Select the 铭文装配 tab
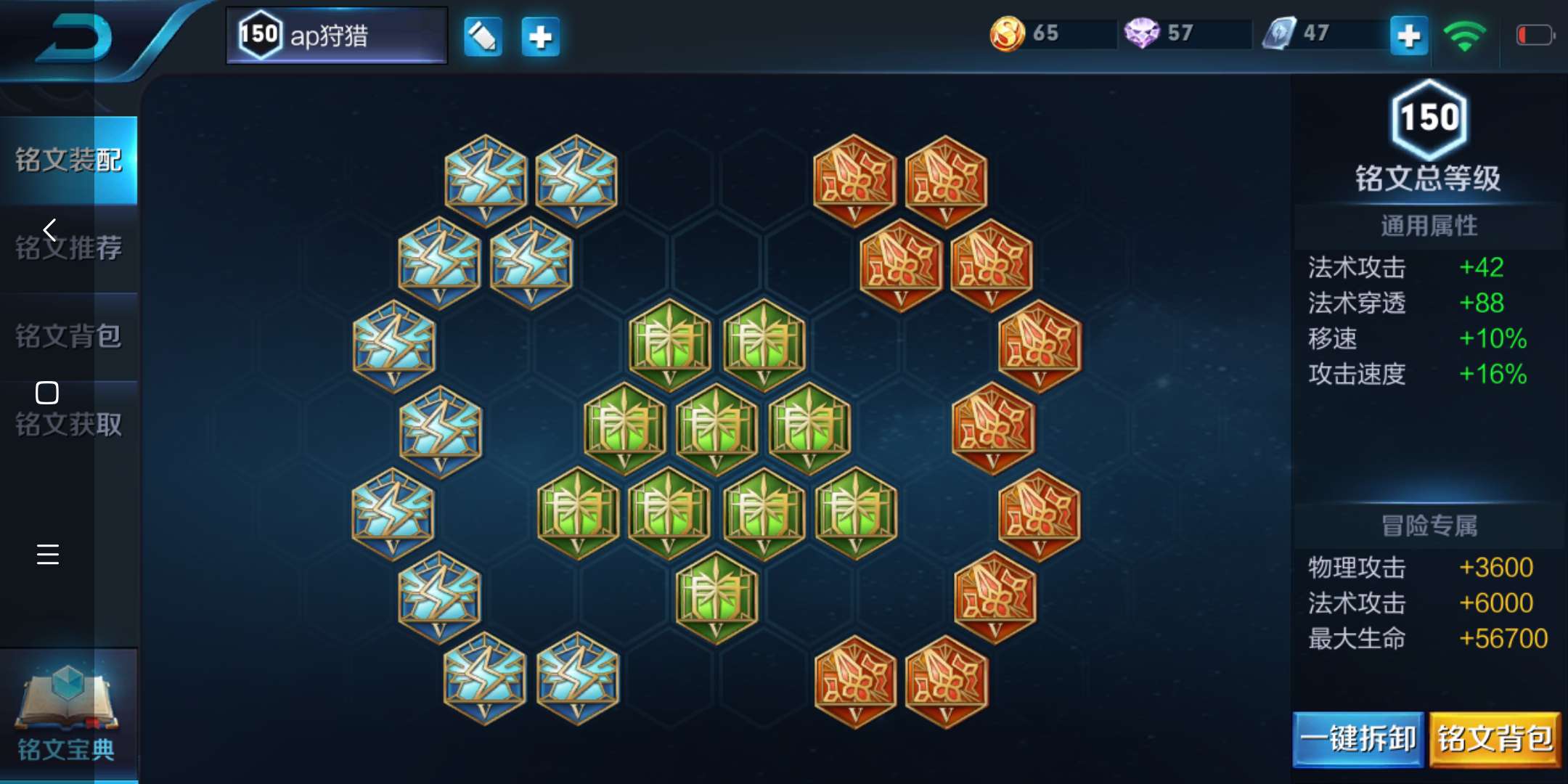 (69, 160)
